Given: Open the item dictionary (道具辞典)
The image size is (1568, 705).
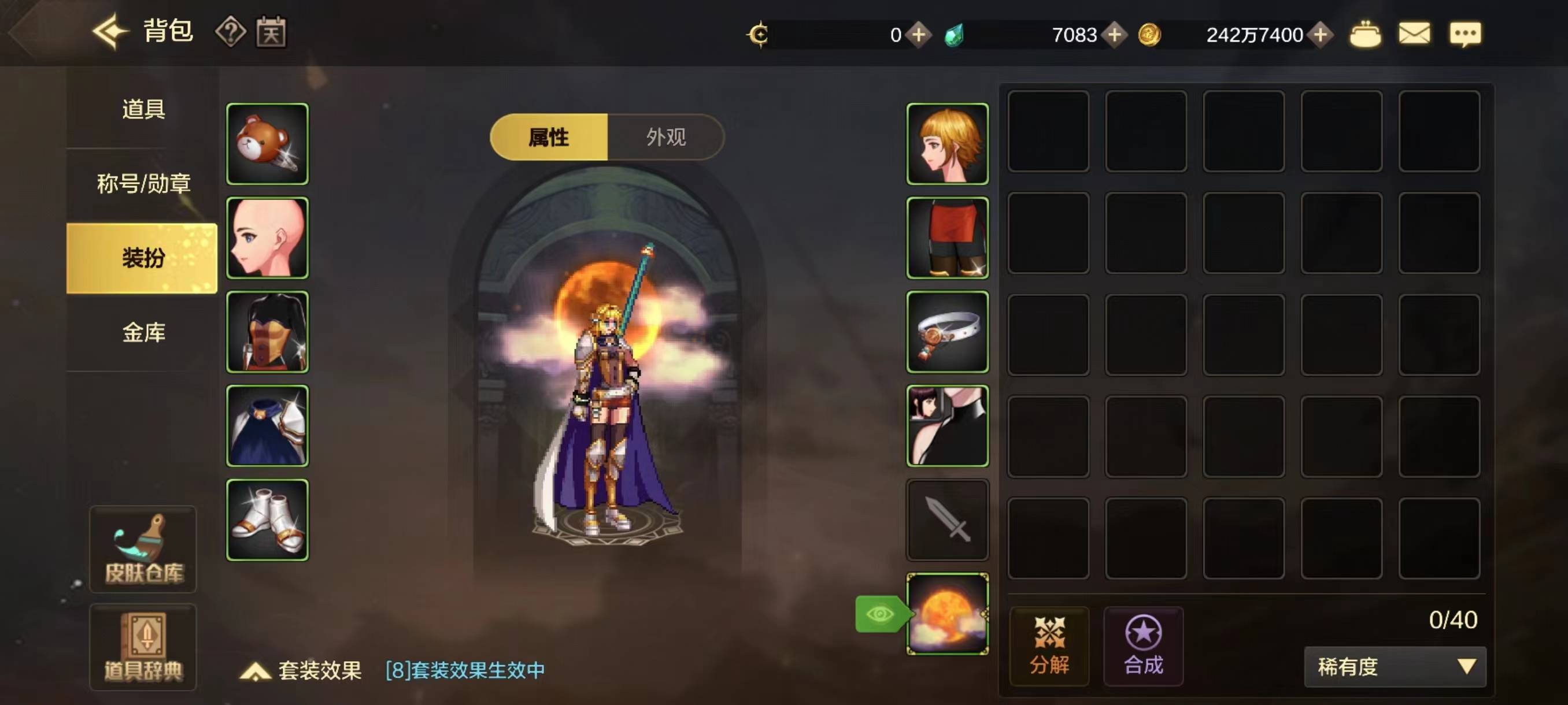Looking at the screenshot, I should [142, 648].
